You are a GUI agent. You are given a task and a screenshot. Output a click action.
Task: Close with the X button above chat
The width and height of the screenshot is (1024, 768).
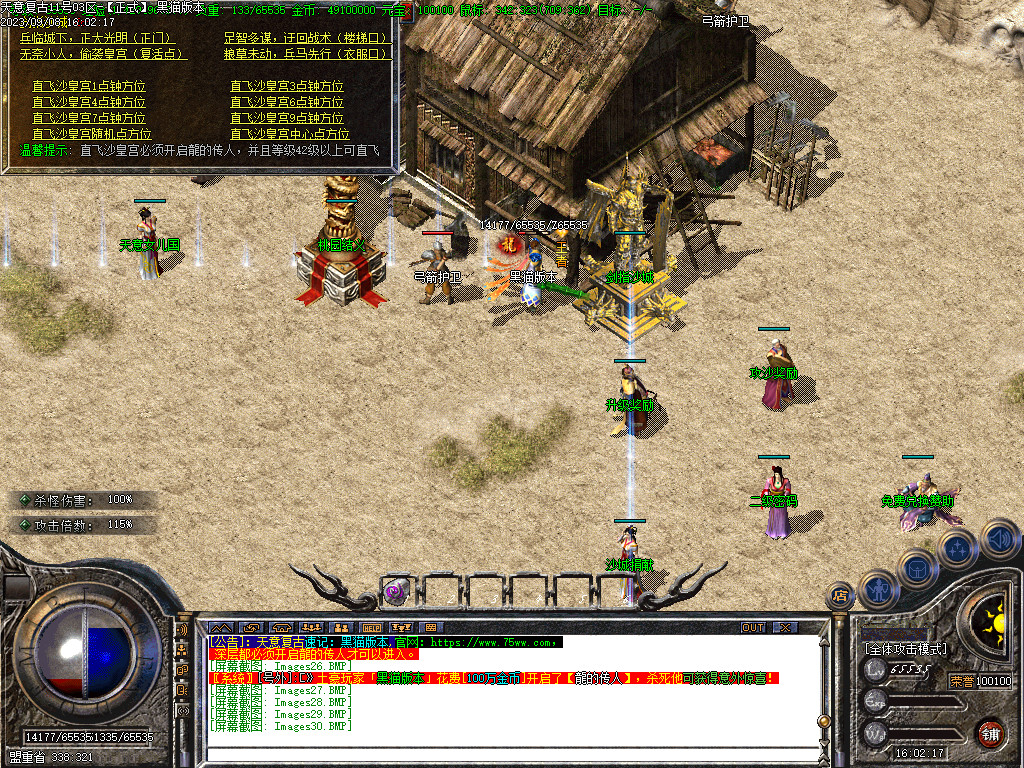786,628
